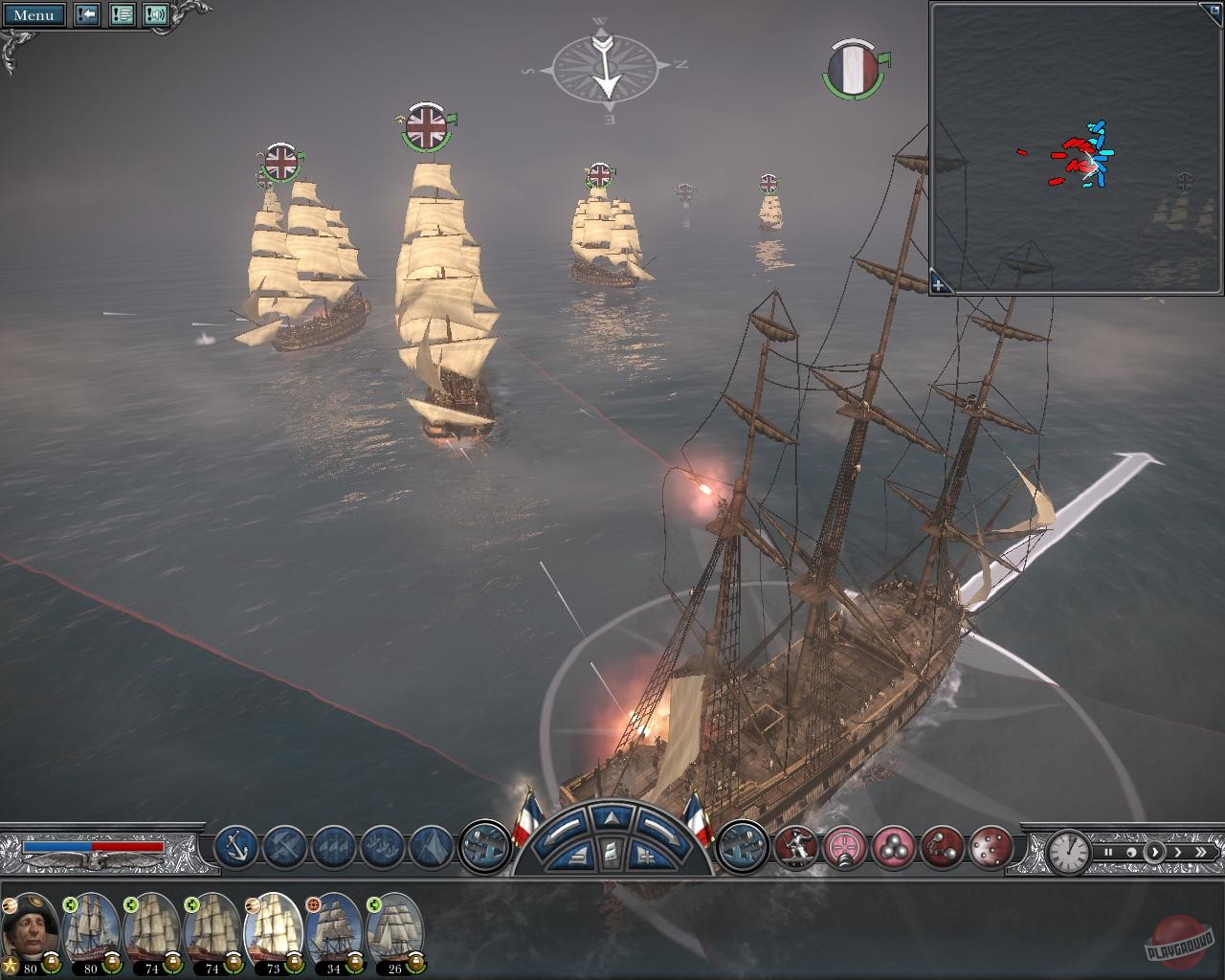Set battle speed to fastest

pos(1200,852)
